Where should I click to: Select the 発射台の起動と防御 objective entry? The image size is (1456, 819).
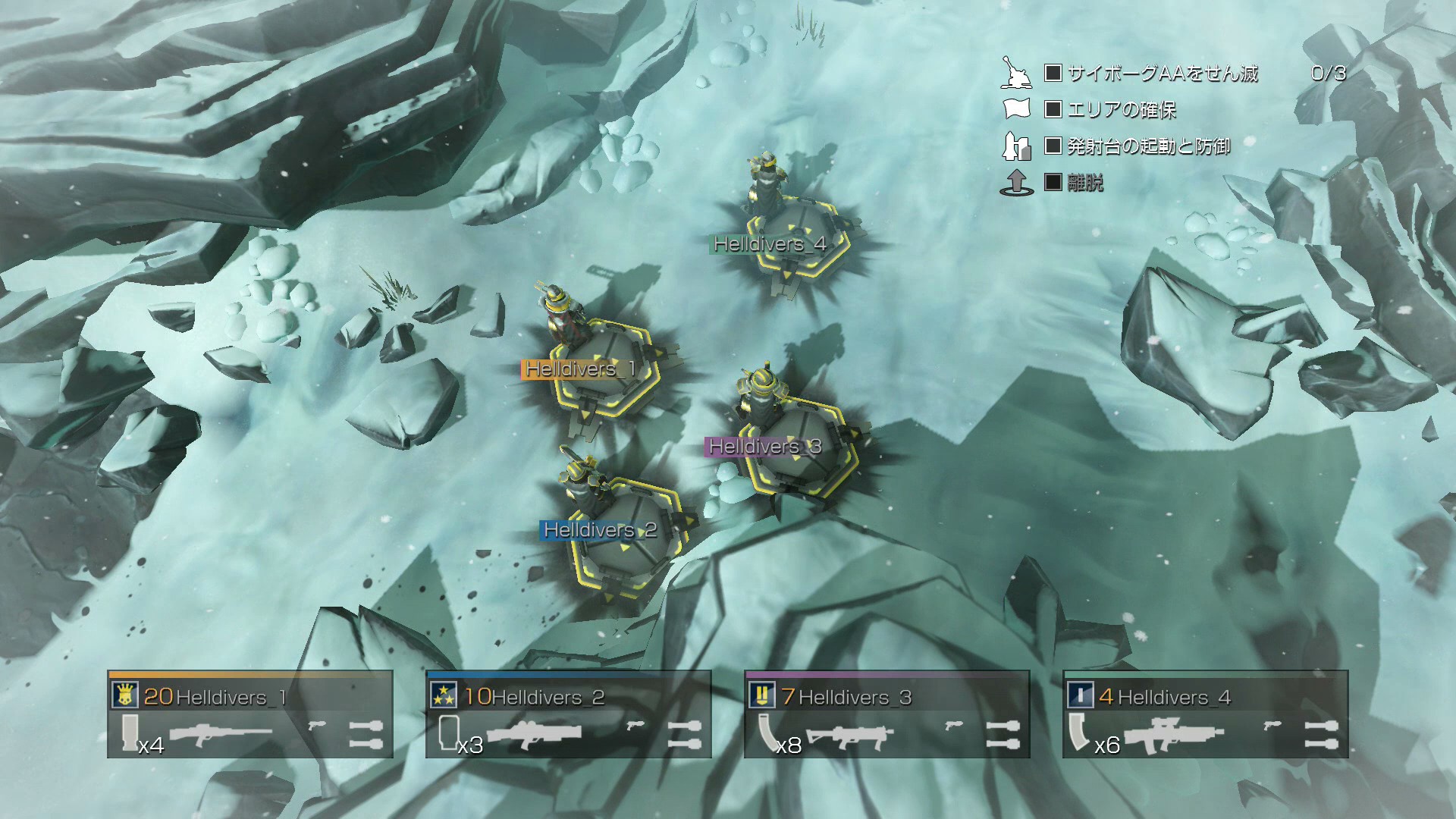(1148, 146)
